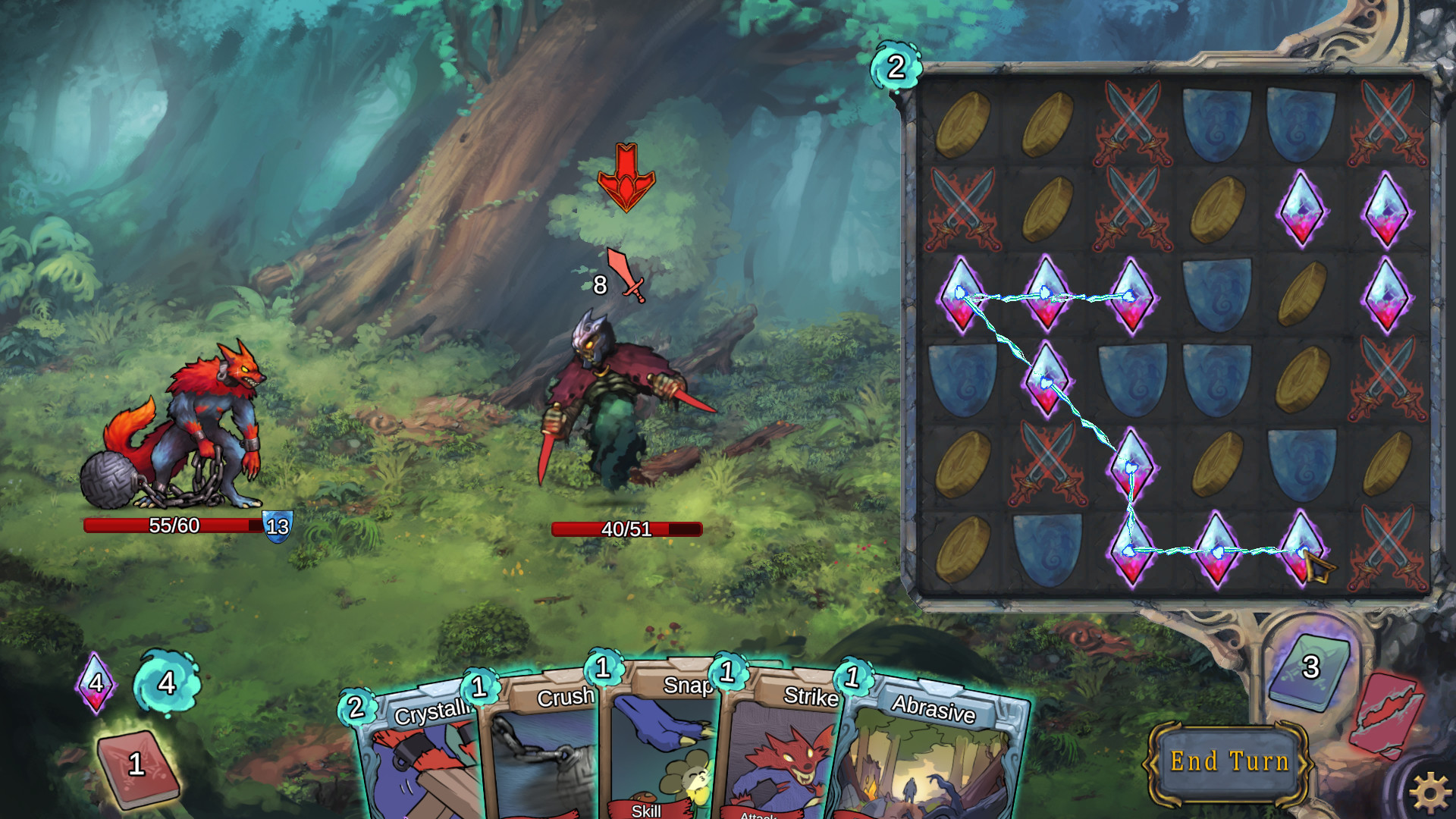View the blue deck showing 3
Screen dimensions: 1456x819
click(x=1310, y=670)
